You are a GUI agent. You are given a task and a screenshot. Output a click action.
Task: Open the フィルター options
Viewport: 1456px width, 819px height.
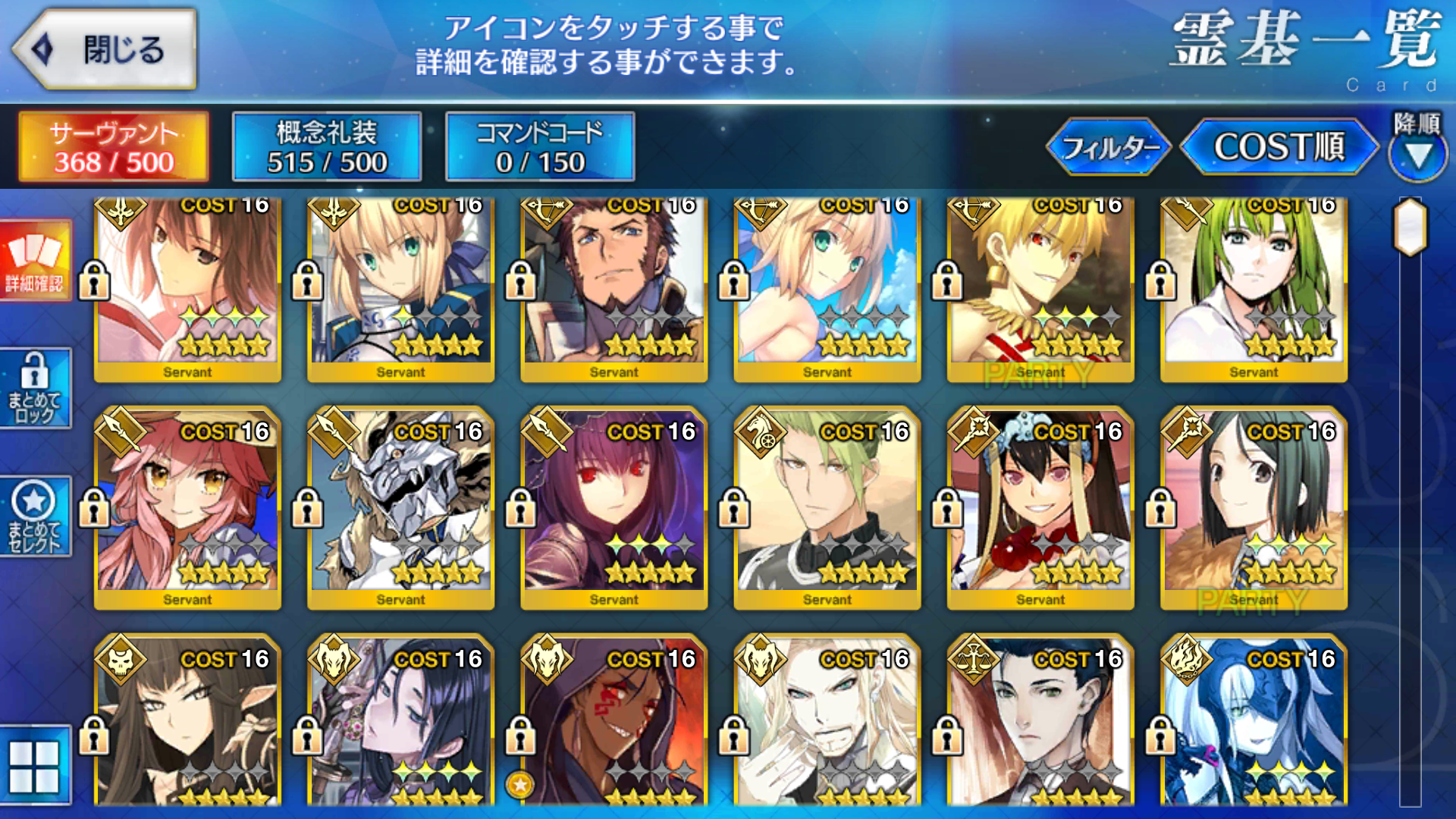[x=1109, y=147]
